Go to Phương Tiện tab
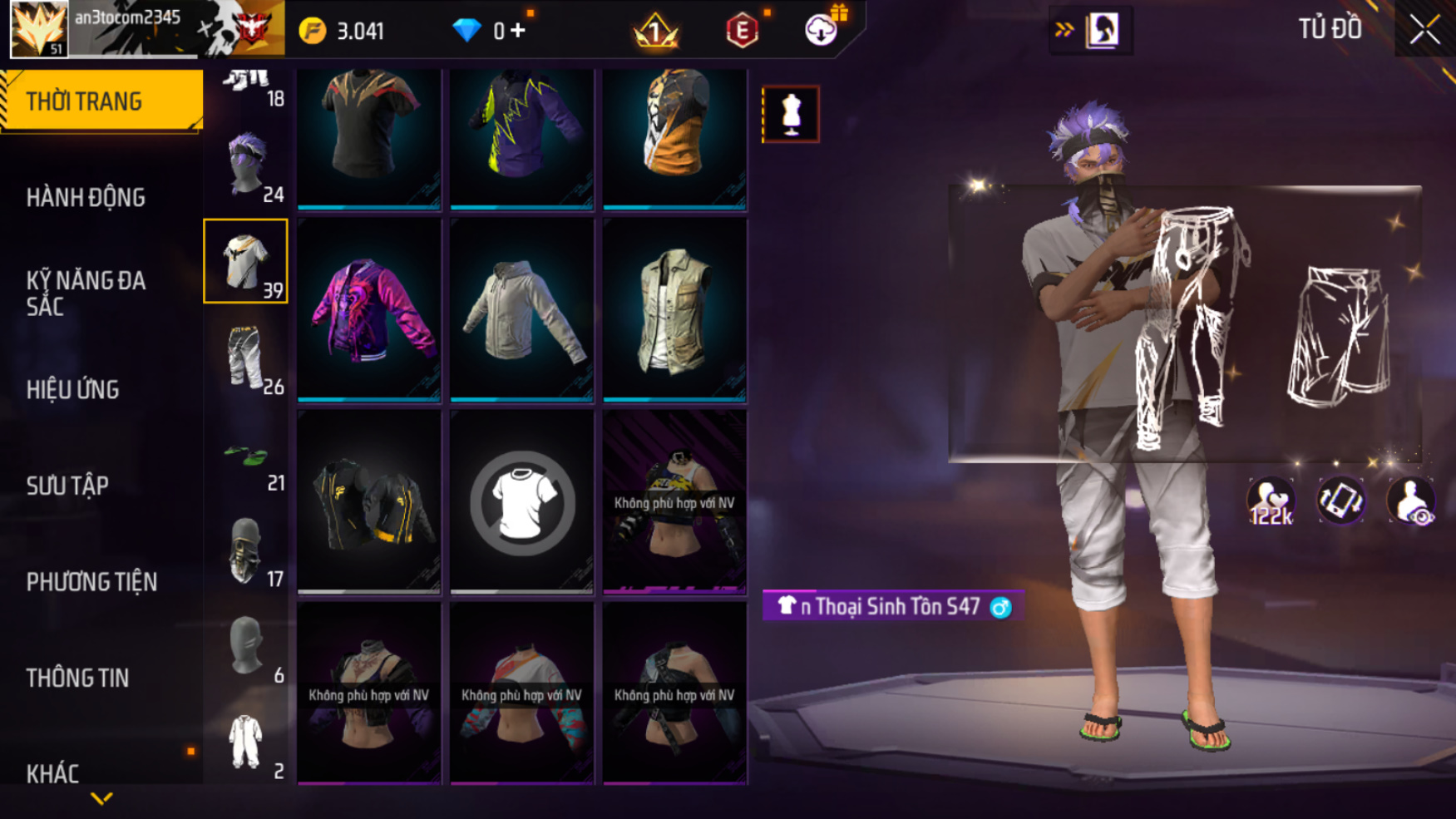Image resolution: width=1456 pixels, height=819 pixels. pos(91,582)
